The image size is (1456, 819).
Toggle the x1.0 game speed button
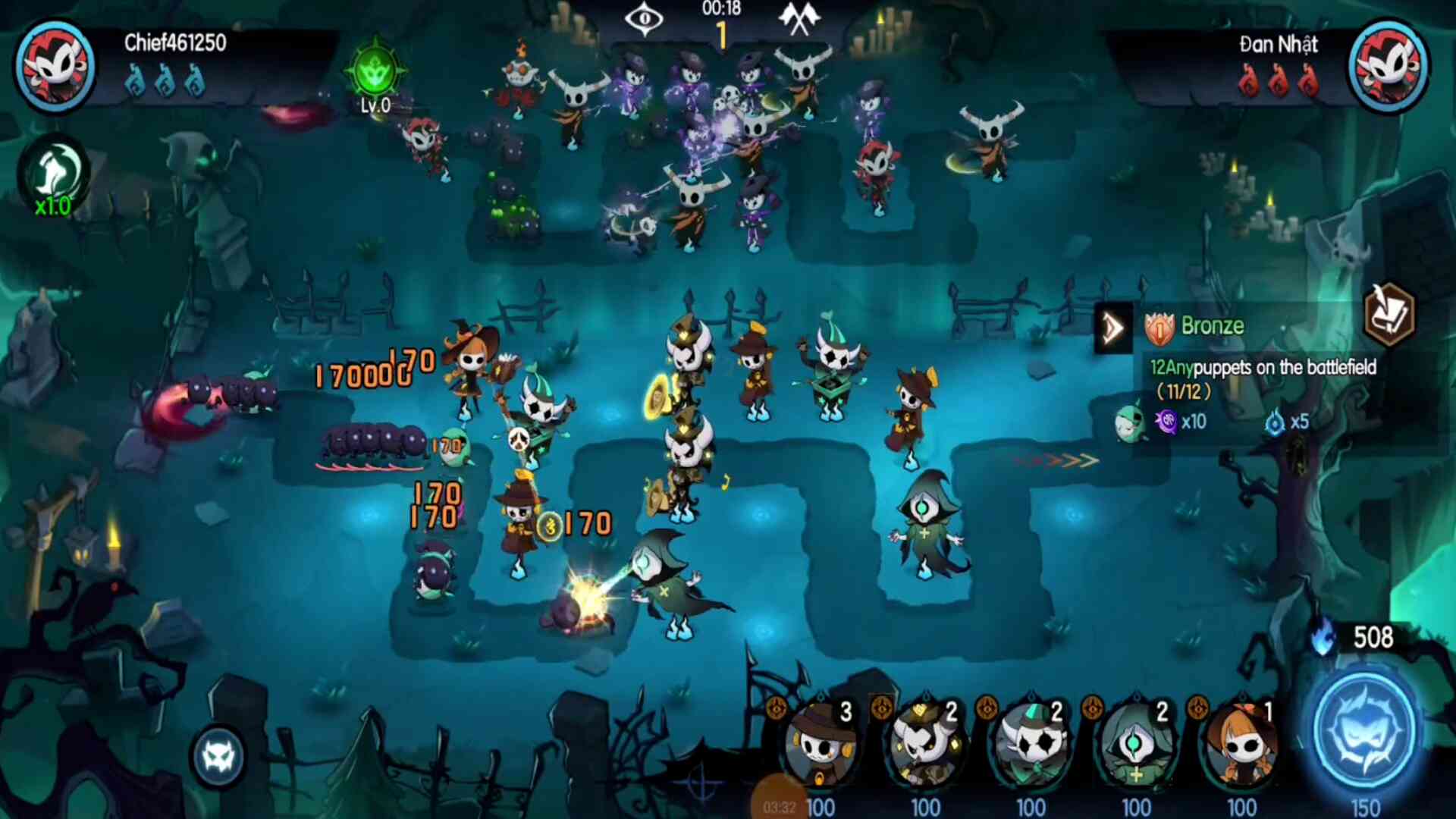53,179
